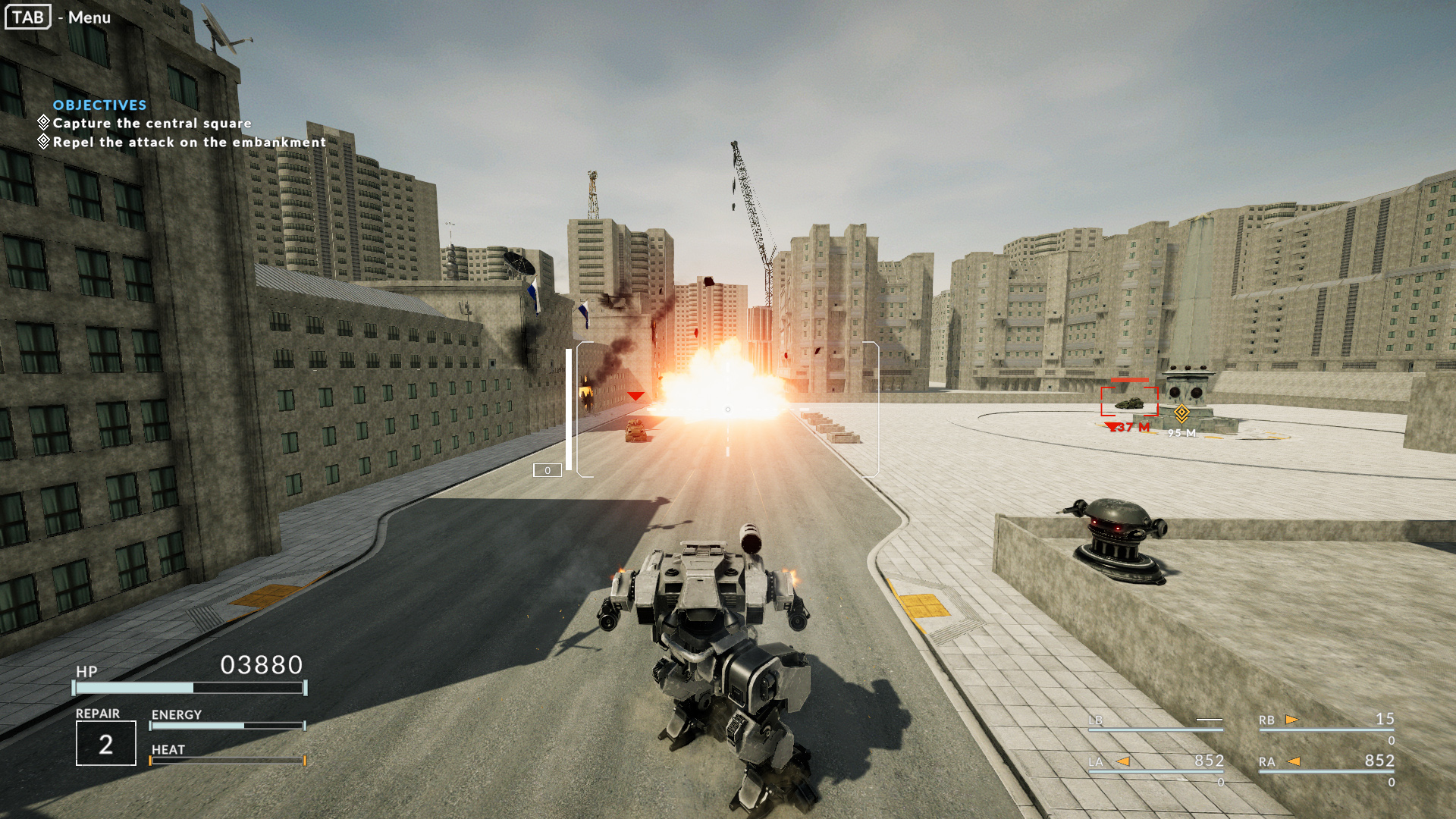Click the red triangle marker near the explosion

point(635,394)
